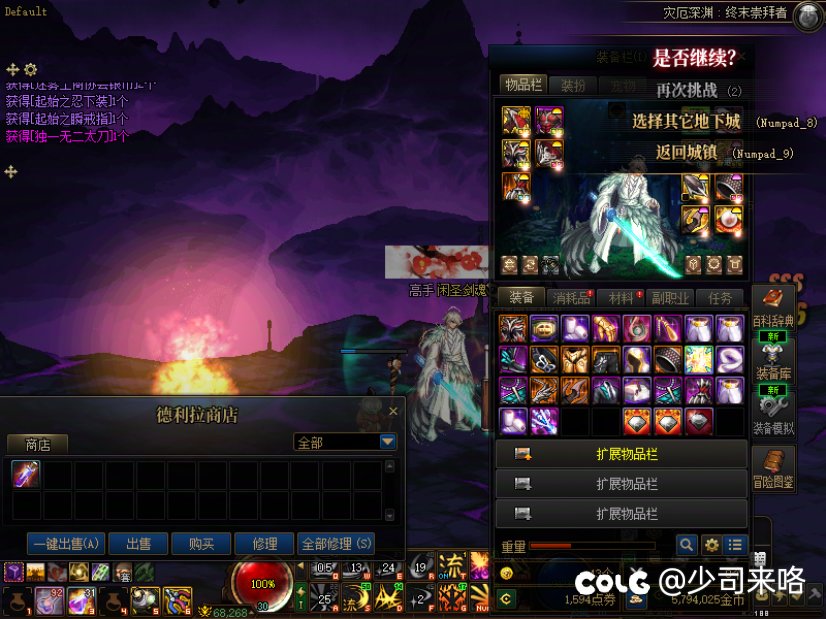Viewport: 826px width, 619px height.
Task: Repair all with 全部修理(S) button
Action: coord(336,544)
